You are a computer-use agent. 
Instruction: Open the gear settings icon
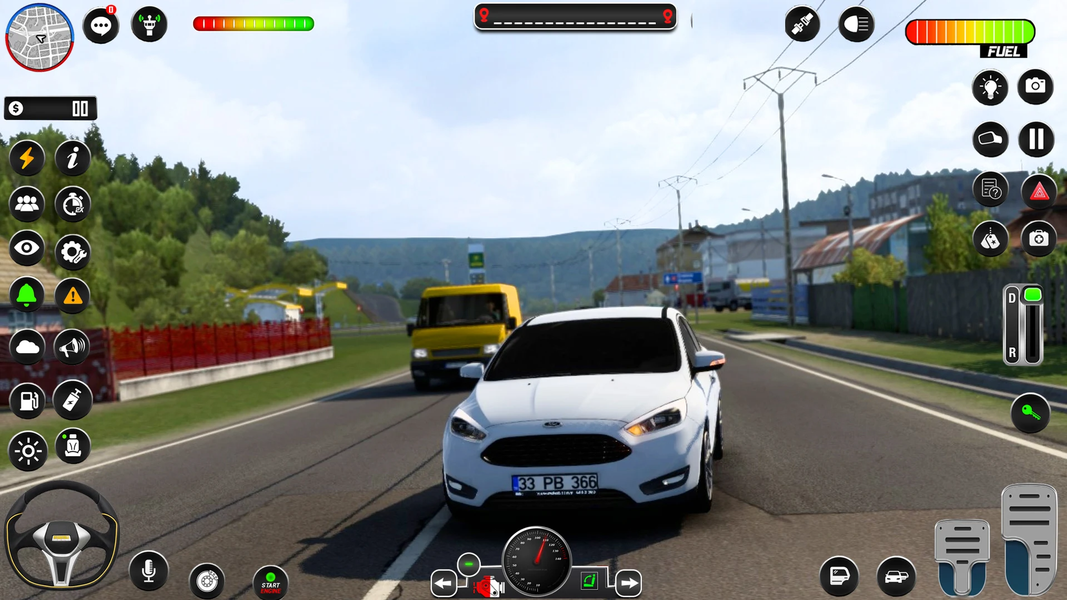(x=72, y=252)
